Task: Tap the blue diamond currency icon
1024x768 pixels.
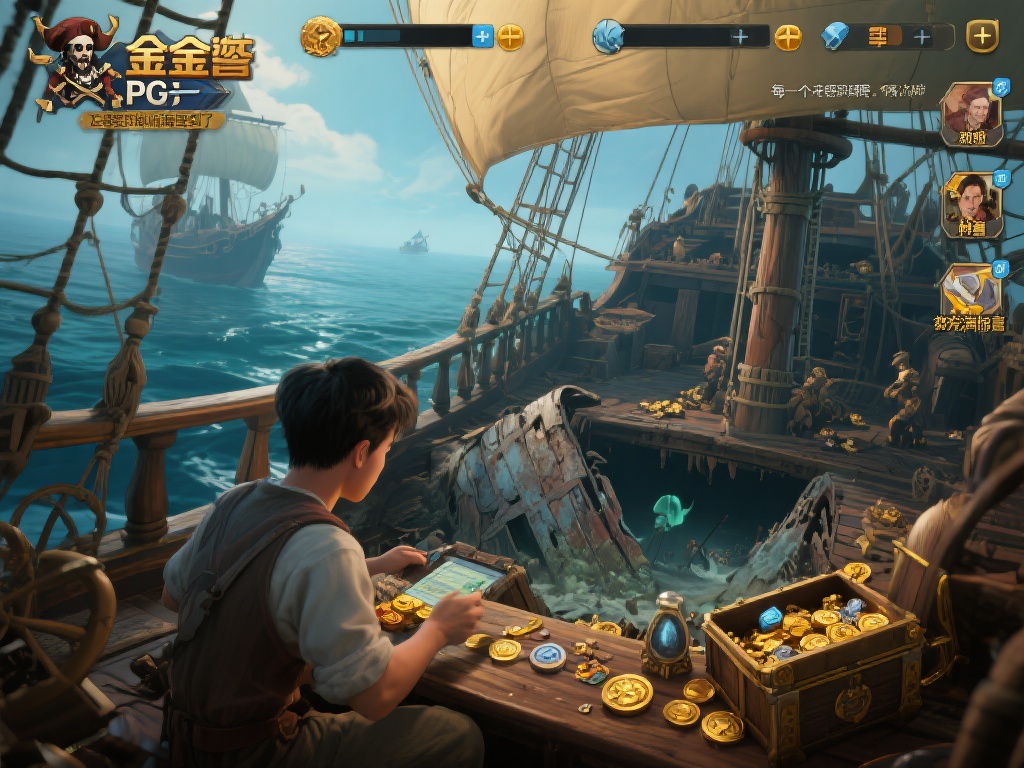Action: 835,37
